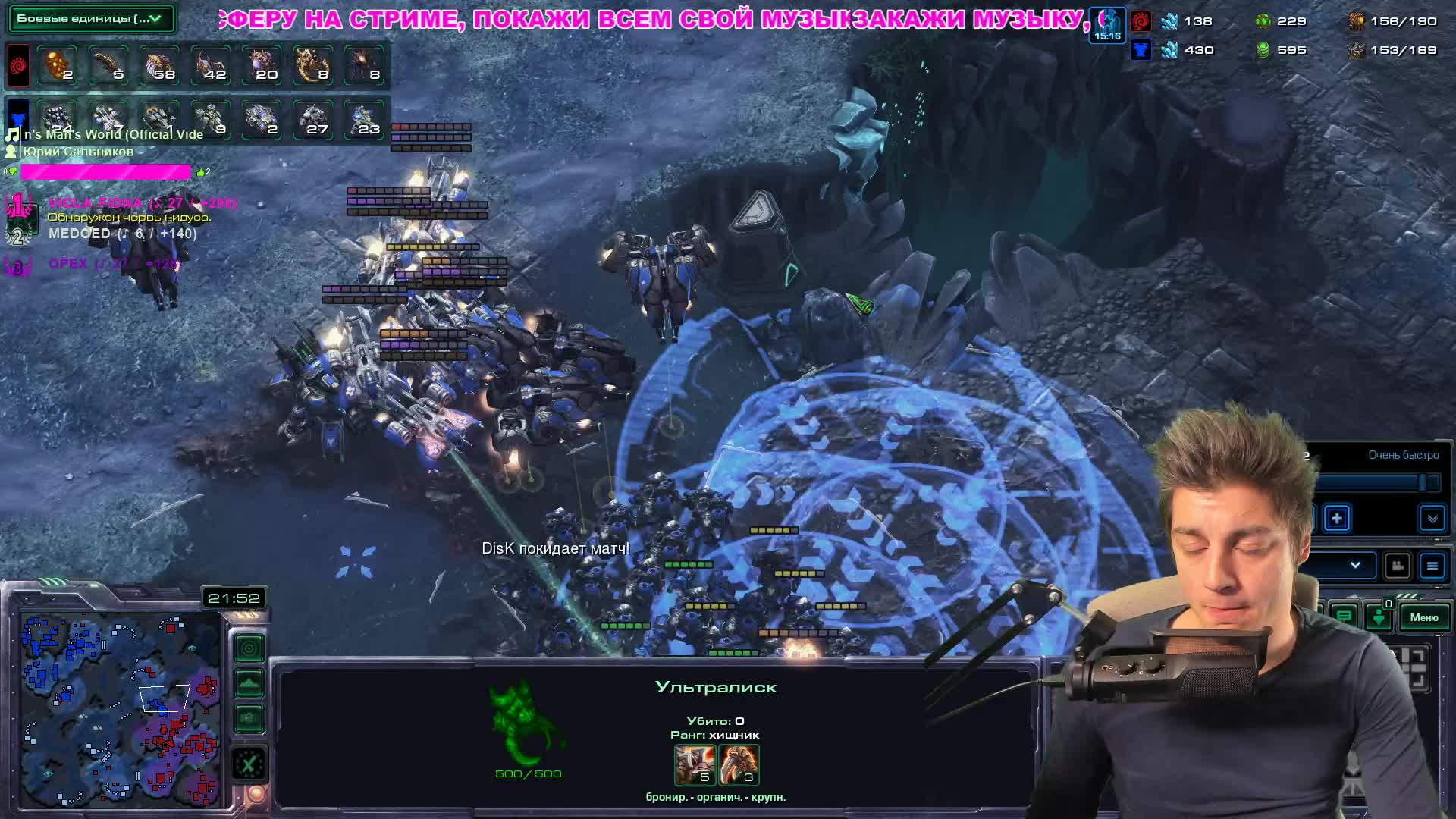Image resolution: width=1456 pixels, height=819 pixels.
Task: Collapse the replay panel with double-chevron button
Action: click(x=1432, y=519)
